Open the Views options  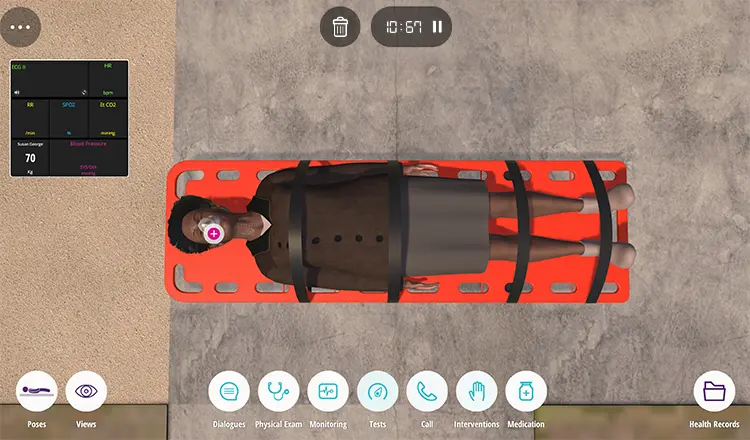[86, 392]
